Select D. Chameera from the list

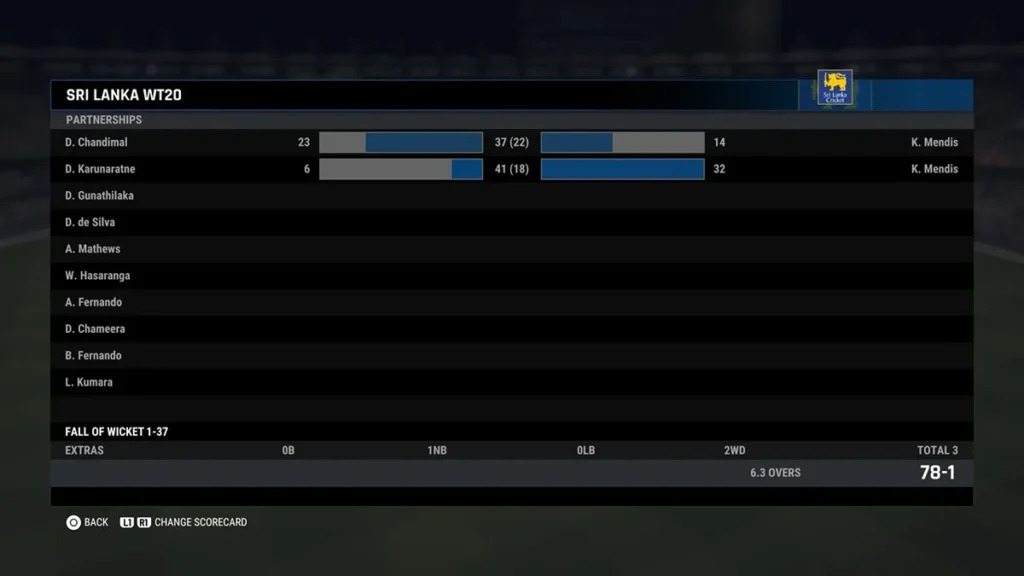coord(95,329)
